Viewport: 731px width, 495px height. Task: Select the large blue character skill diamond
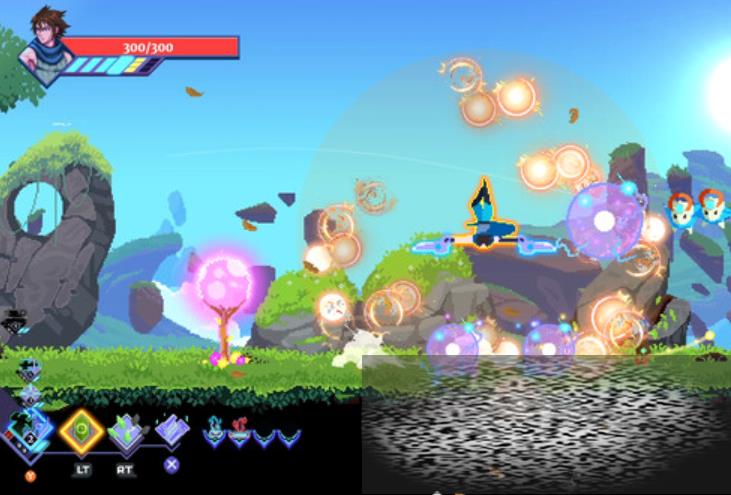point(28,431)
